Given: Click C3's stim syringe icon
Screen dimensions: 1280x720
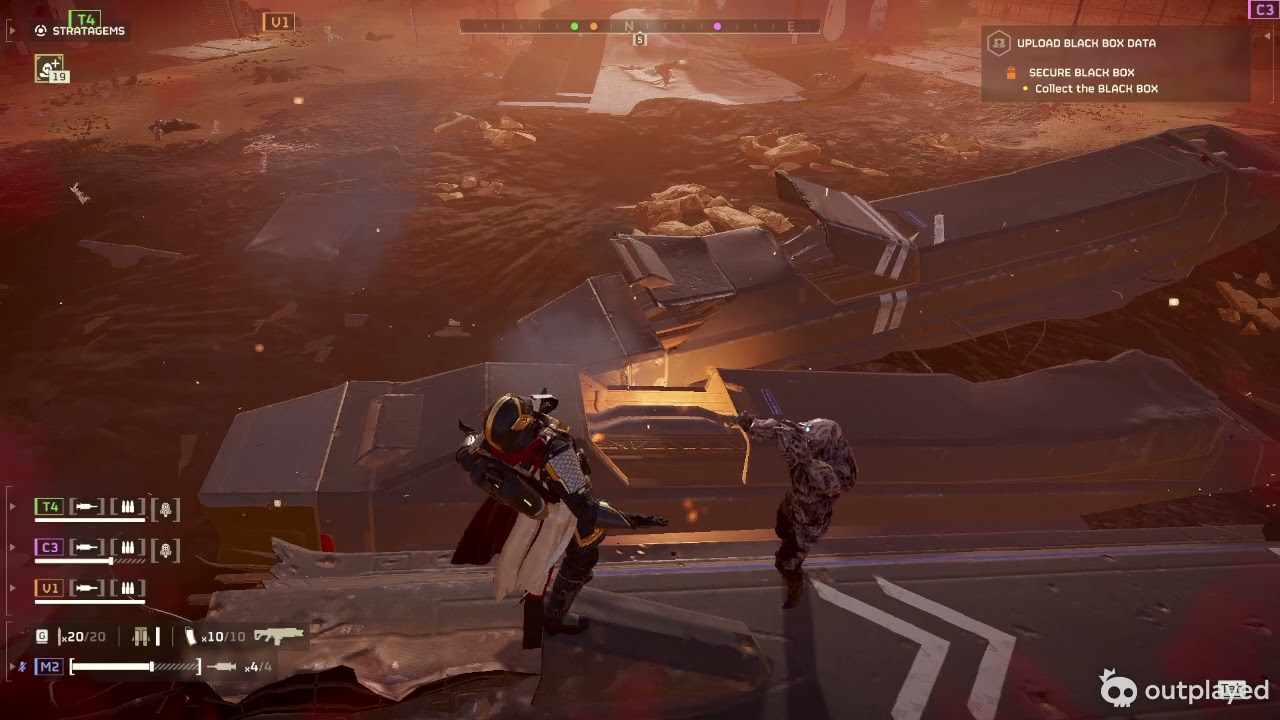Looking at the screenshot, I should point(87,548).
